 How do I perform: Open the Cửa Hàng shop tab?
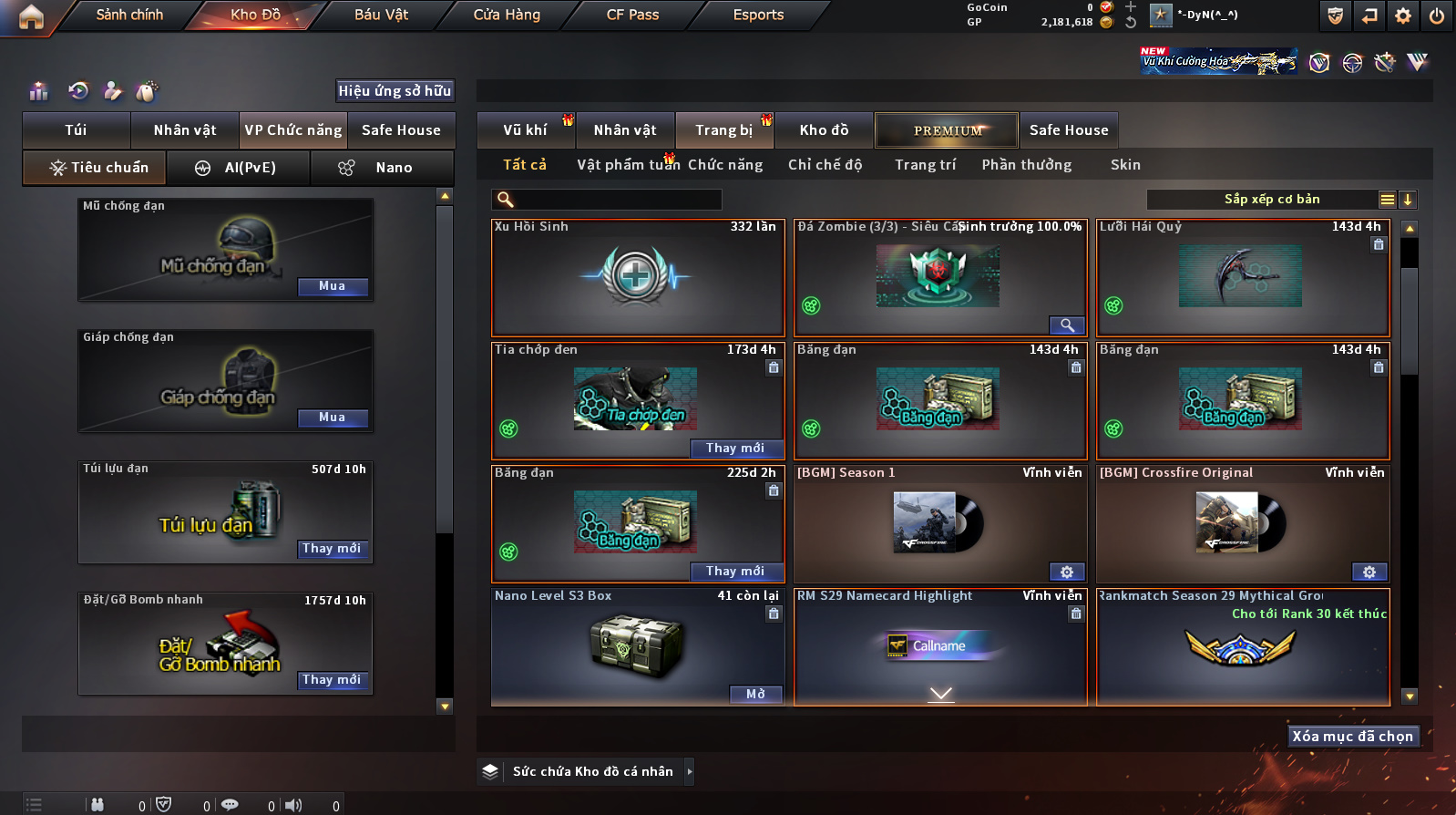pyautogui.click(x=507, y=15)
